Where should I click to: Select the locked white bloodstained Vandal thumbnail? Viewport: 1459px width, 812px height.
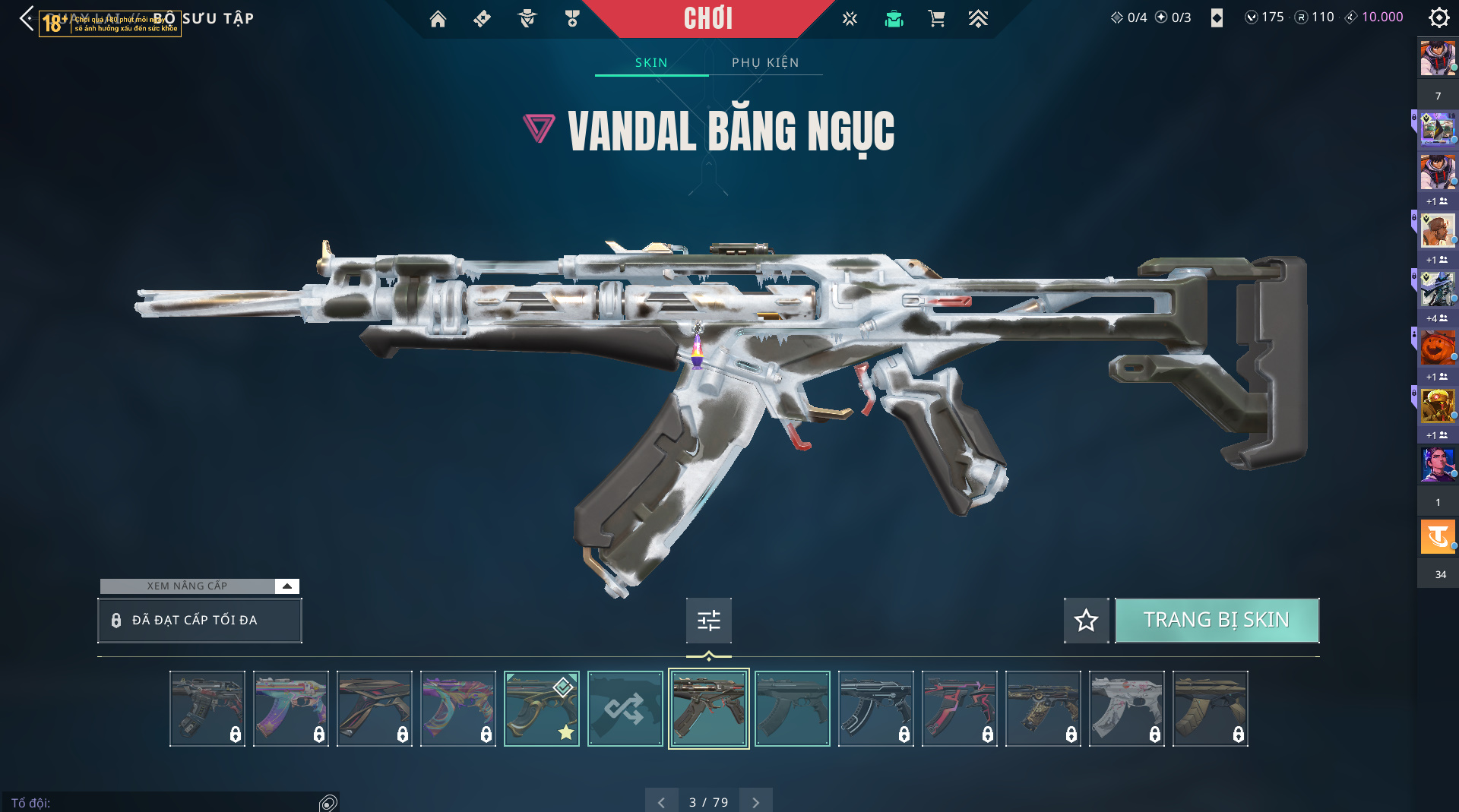point(1126,709)
